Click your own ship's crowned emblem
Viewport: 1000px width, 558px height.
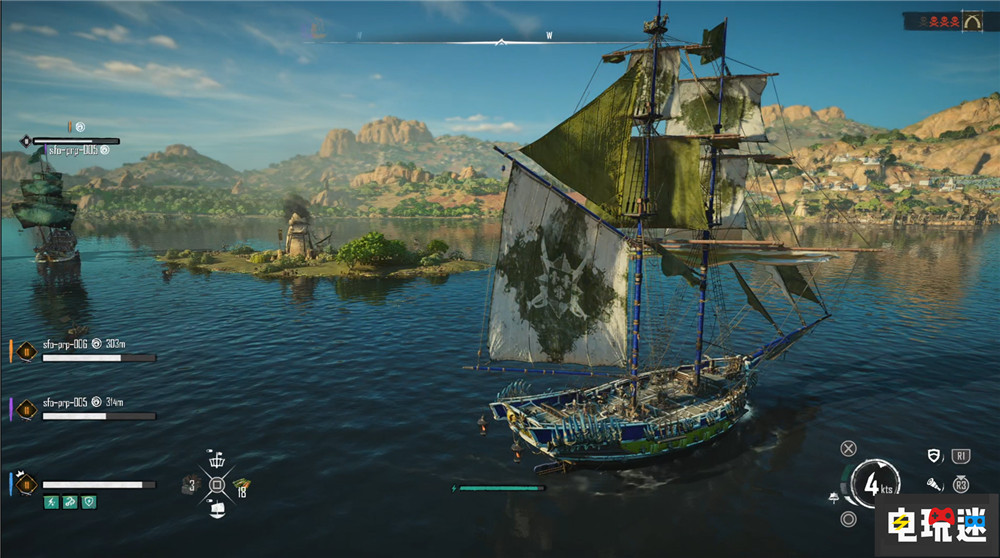tap(25, 484)
